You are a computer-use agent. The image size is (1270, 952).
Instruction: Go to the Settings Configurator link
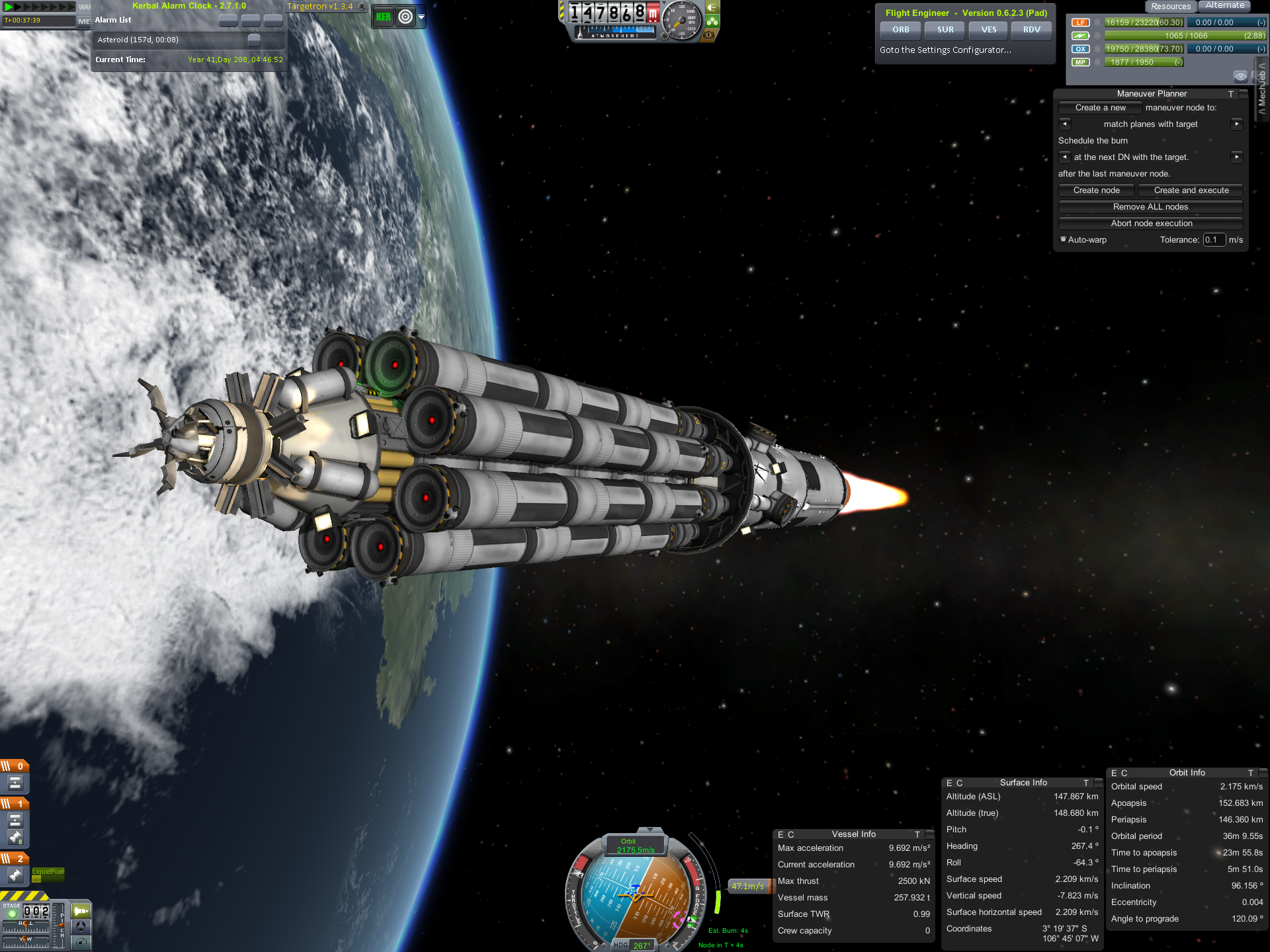click(x=945, y=50)
